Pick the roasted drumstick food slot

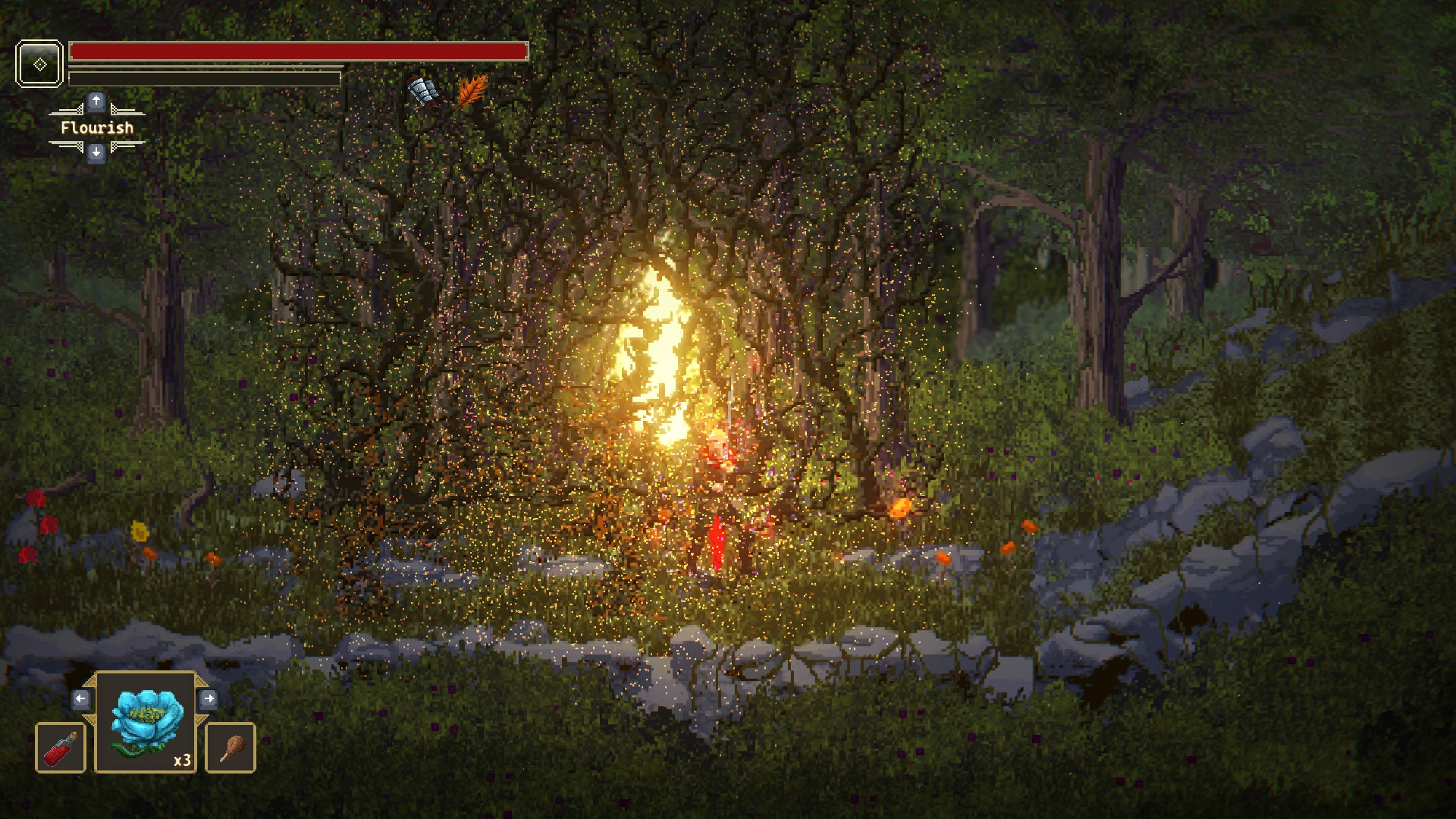(x=231, y=748)
